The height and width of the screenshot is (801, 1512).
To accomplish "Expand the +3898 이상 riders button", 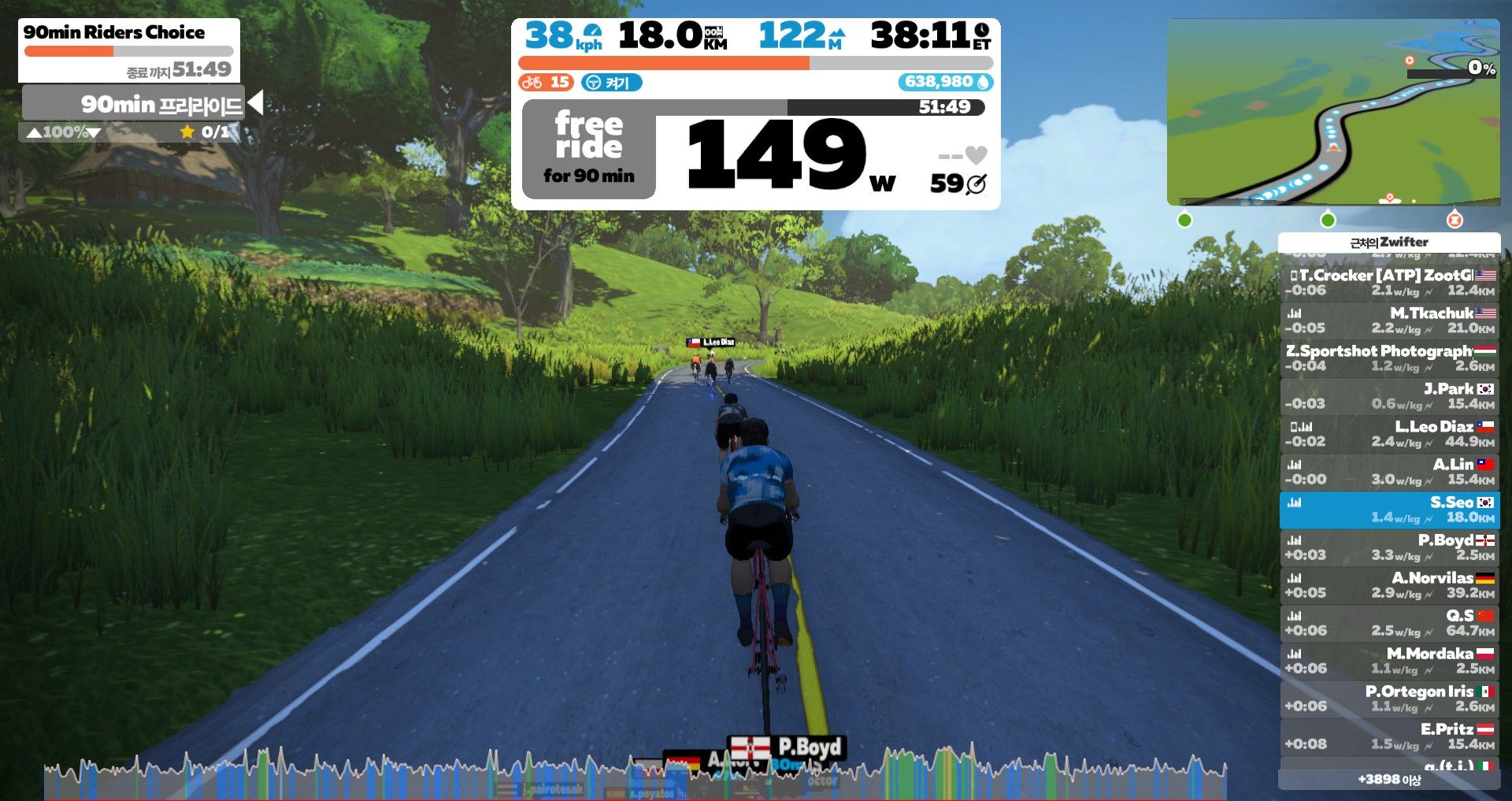I will pyautogui.click(x=1389, y=780).
